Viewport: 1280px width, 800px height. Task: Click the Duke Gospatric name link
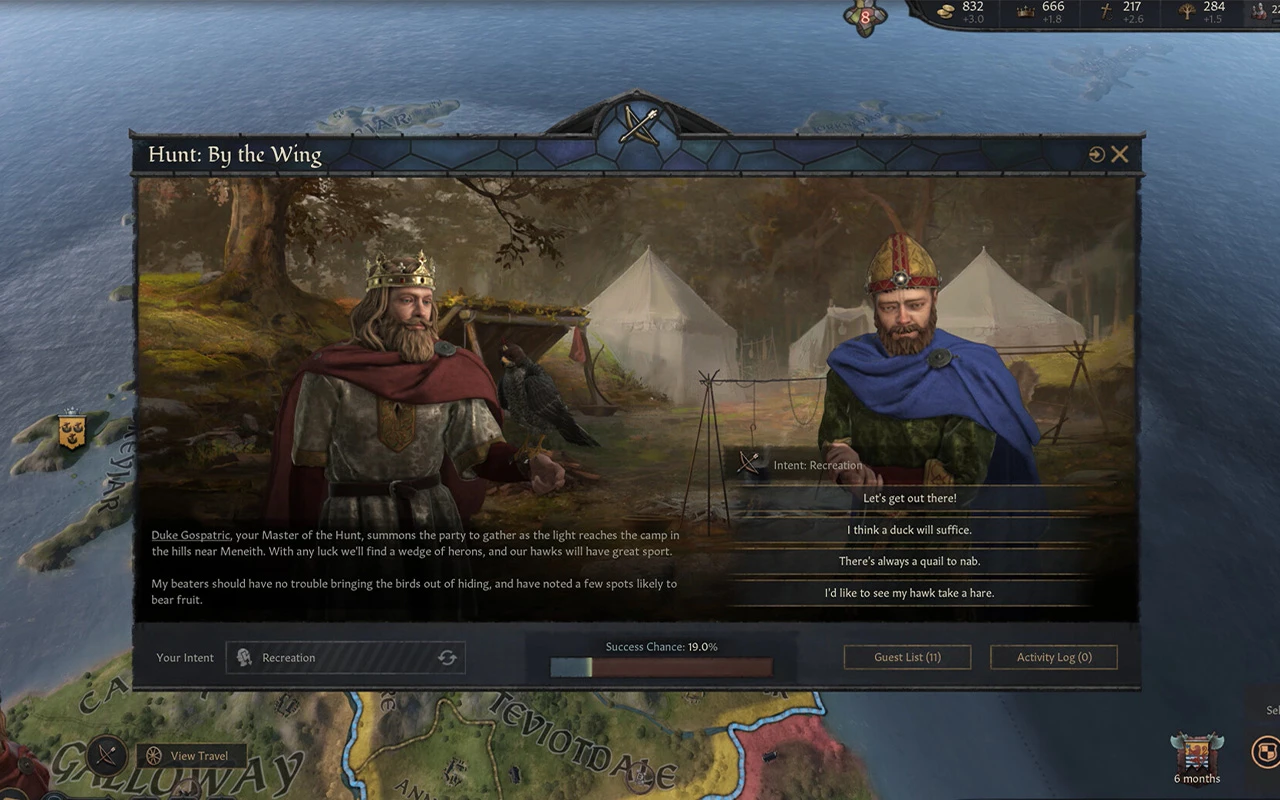[x=190, y=536]
